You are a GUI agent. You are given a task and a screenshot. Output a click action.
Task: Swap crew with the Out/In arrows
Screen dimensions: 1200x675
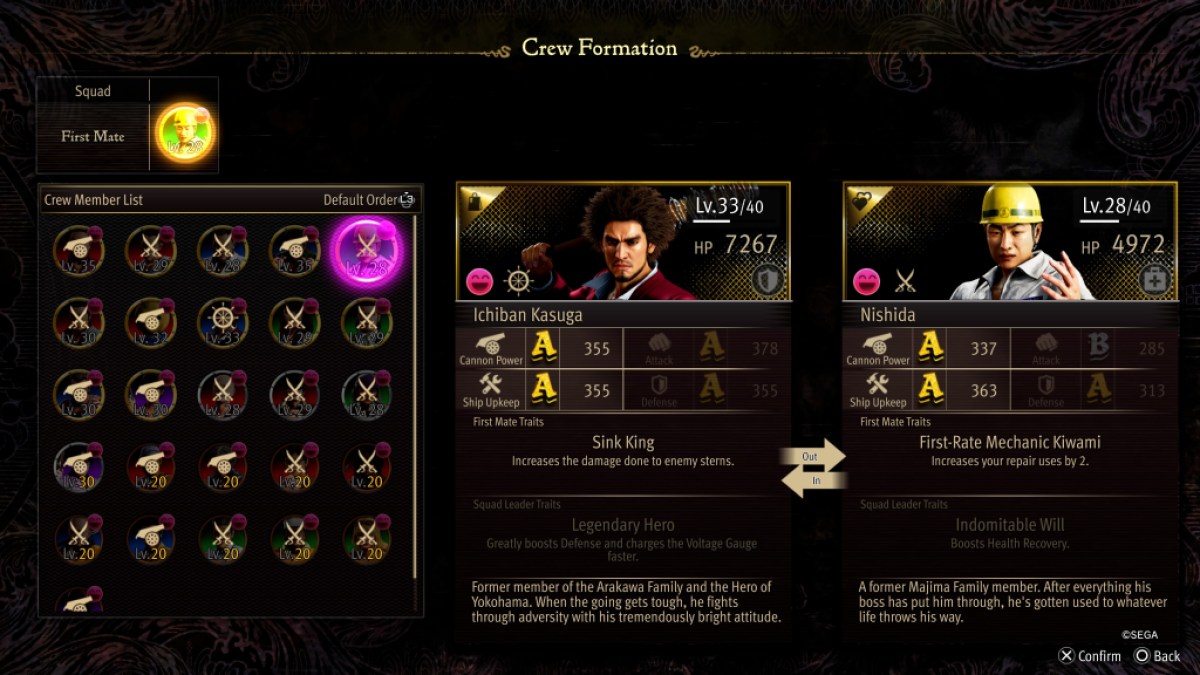tap(813, 469)
